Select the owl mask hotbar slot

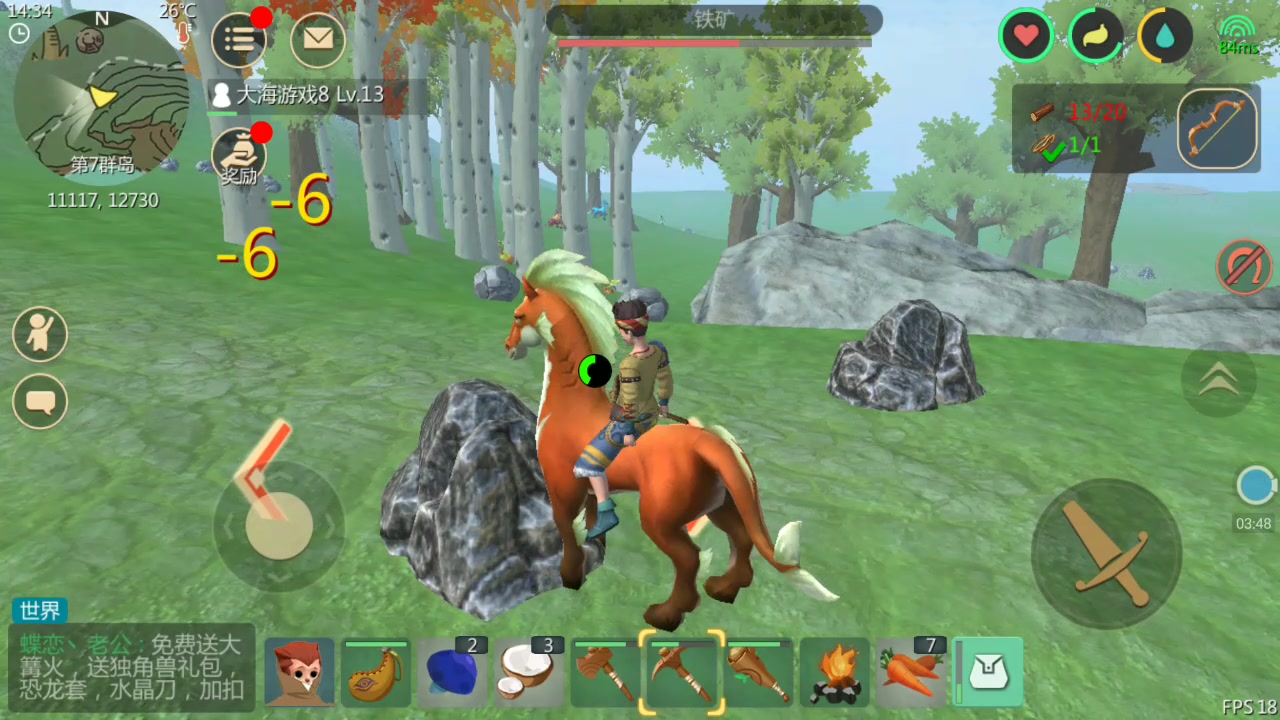[x=300, y=672]
